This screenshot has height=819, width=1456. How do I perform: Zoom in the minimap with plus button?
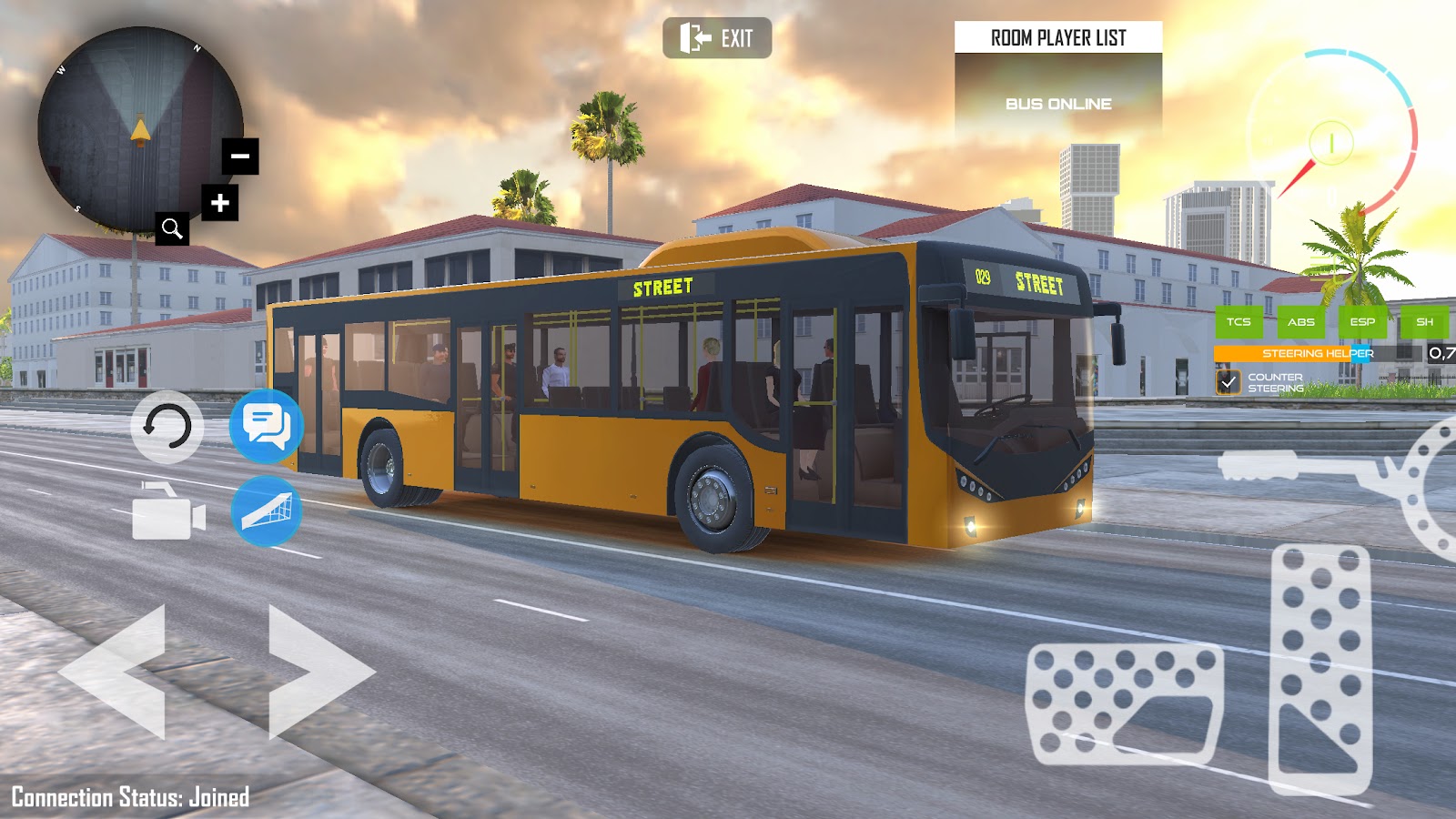[220, 203]
